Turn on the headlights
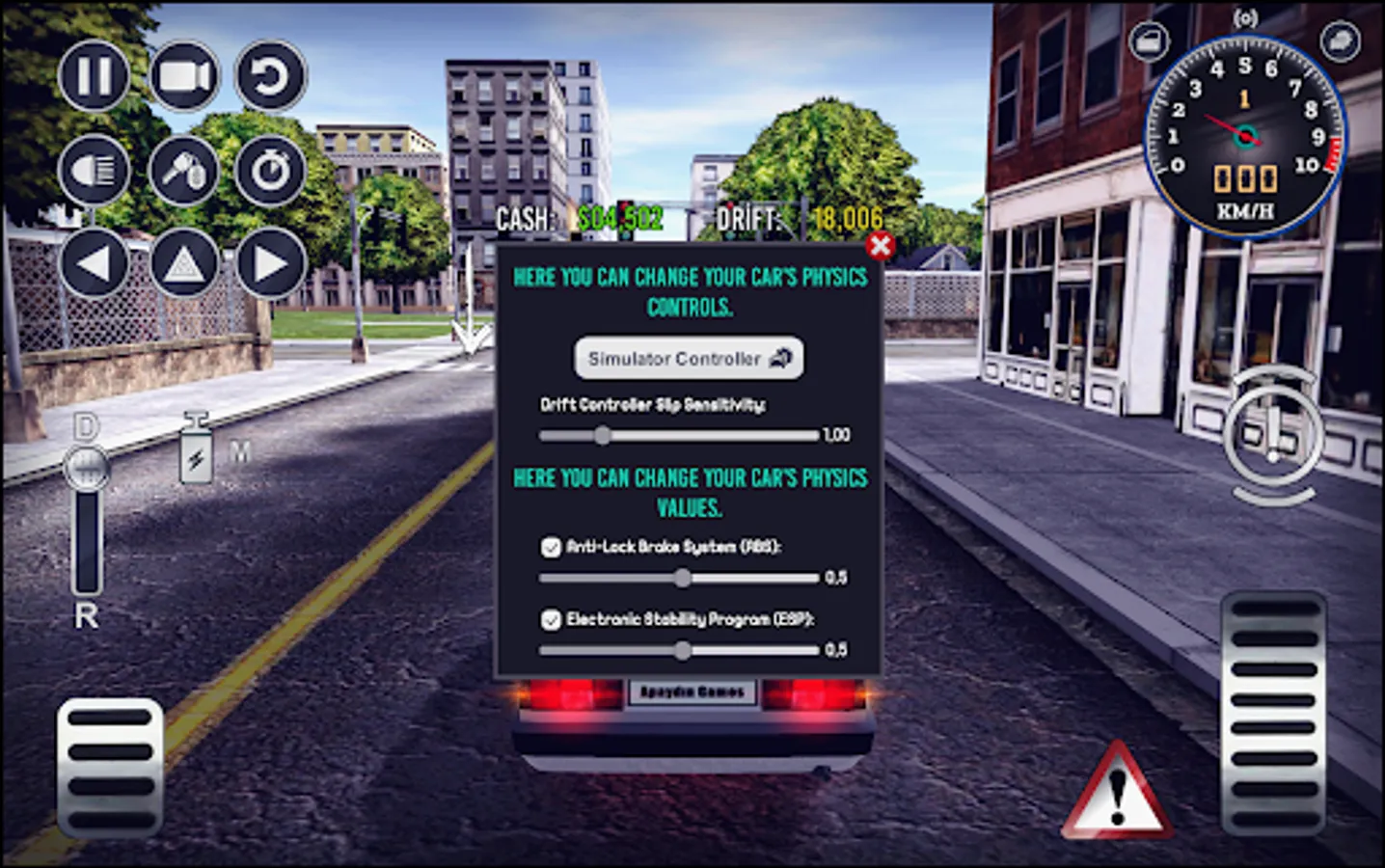 (94, 170)
